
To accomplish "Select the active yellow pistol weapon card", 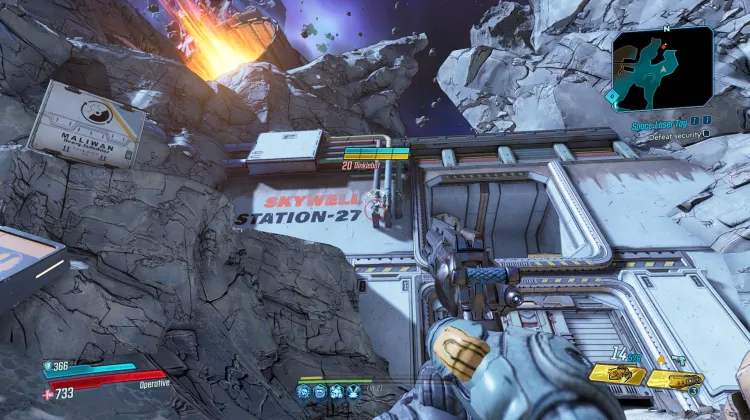I will tap(616, 375).
